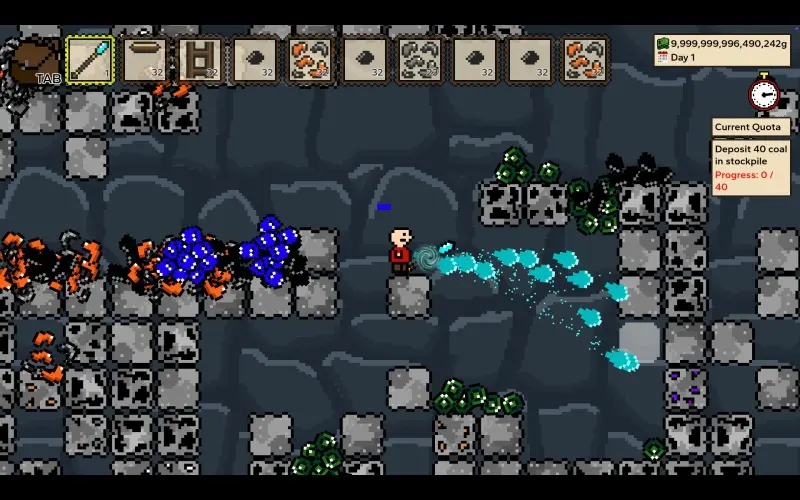800x500 pixels.
Task: Click the stopwatch timer icon
Action: coord(764,93)
